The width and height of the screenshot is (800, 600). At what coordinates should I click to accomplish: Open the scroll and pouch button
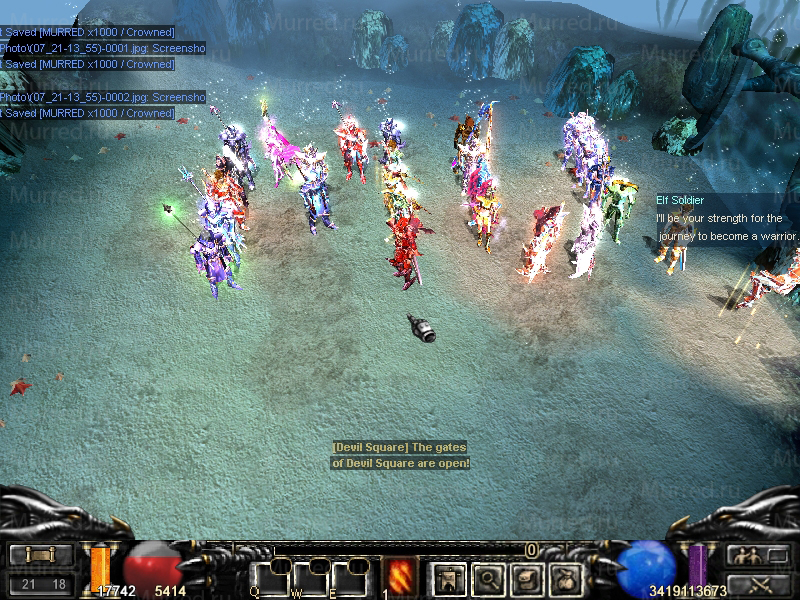(527, 577)
